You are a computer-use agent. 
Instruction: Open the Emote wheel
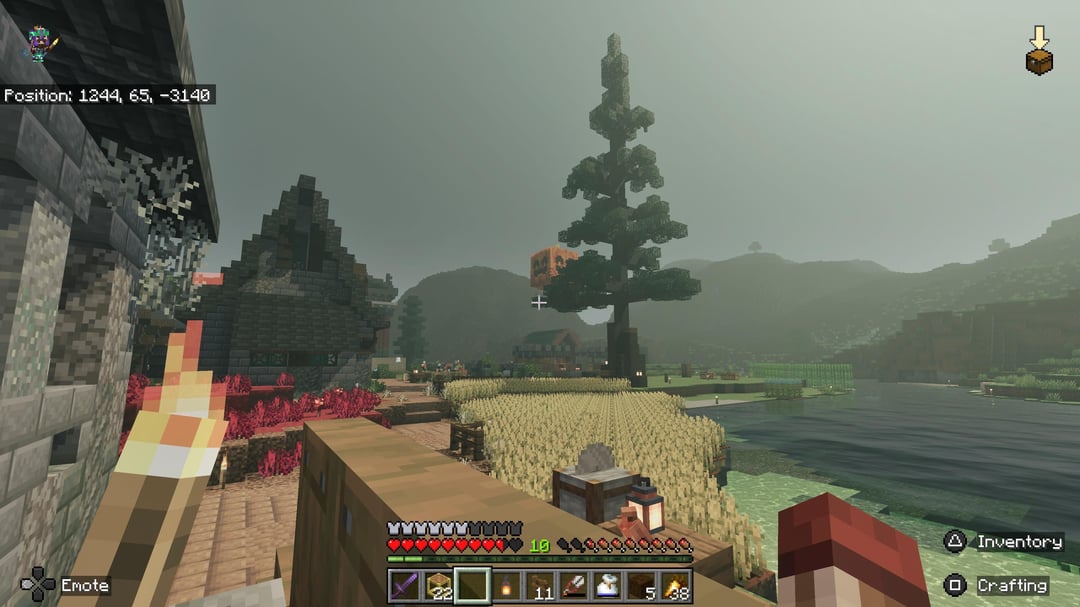pyautogui.click(x=66, y=585)
